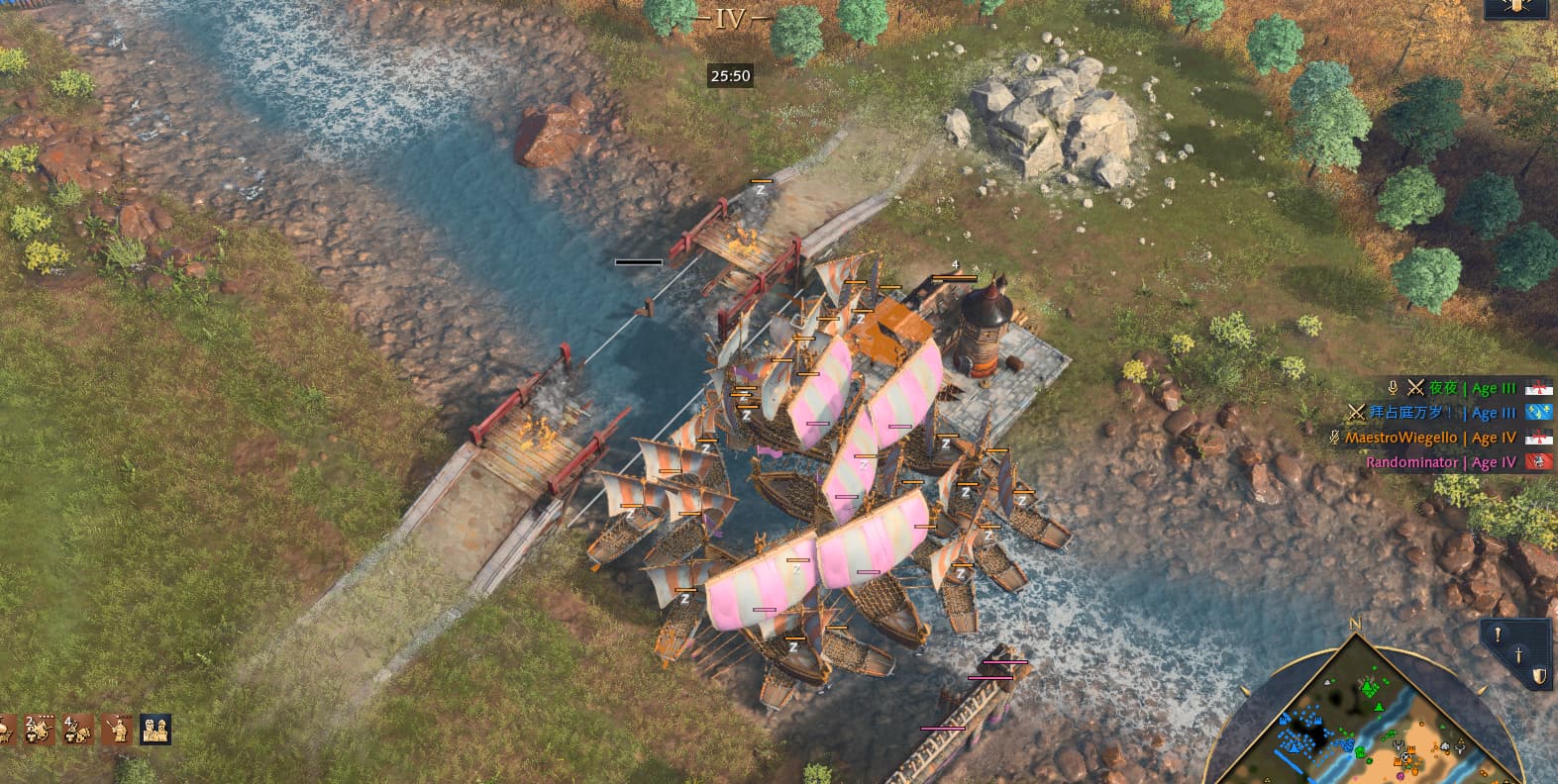Click the blue Town Center control group icon
The width and height of the screenshot is (1558, 784).
click(x=156, y=730)
